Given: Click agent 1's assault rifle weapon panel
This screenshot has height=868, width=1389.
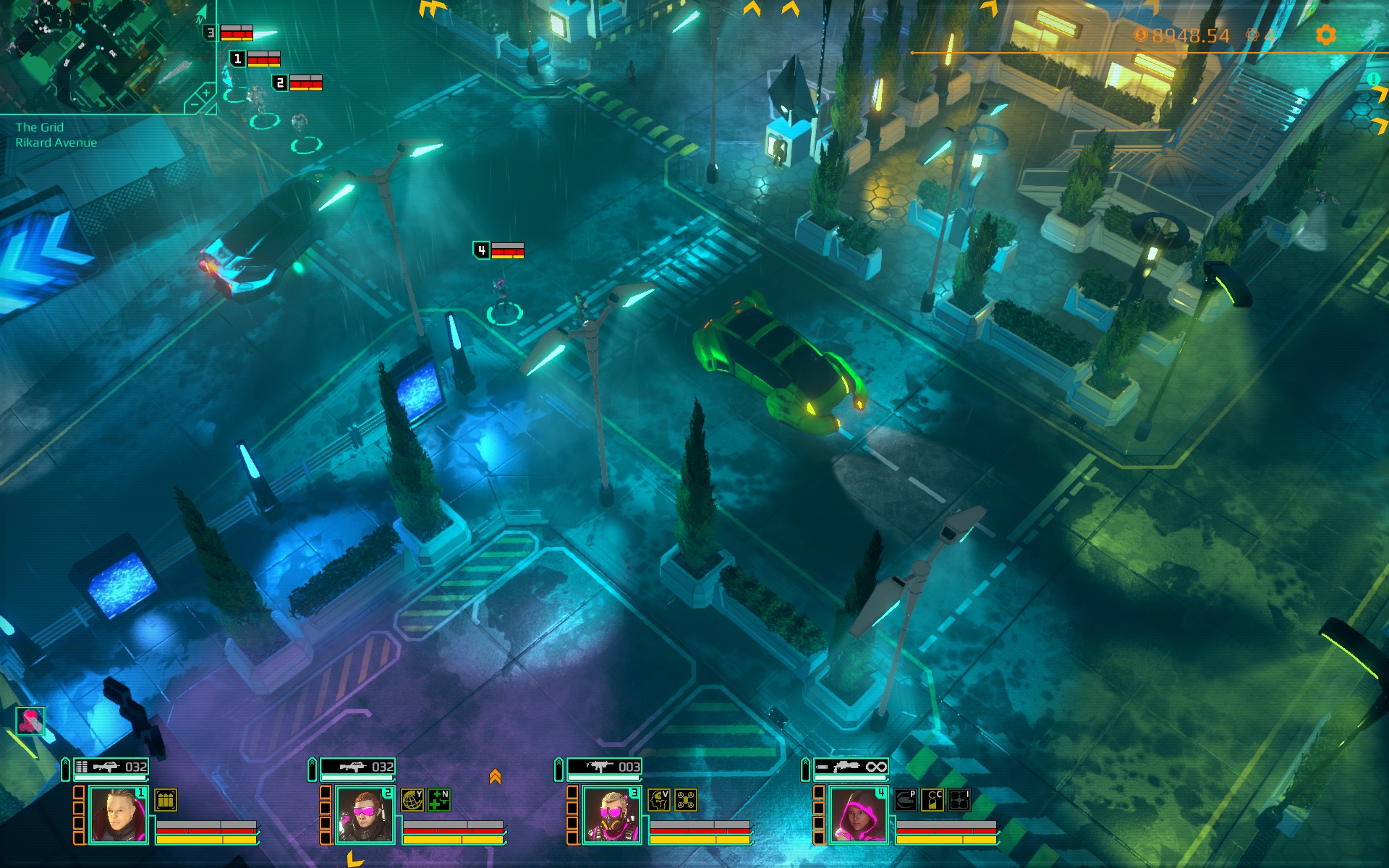Looking at the screenshot, I should pos(111,767).
